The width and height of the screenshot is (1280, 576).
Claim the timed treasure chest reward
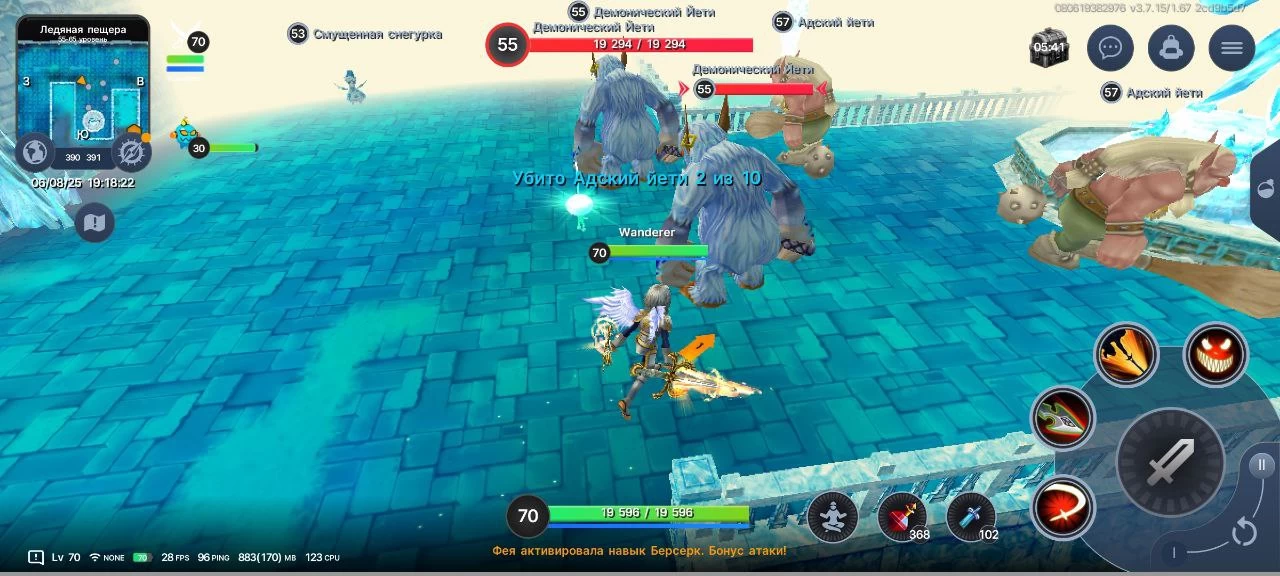coord(1049,48)
